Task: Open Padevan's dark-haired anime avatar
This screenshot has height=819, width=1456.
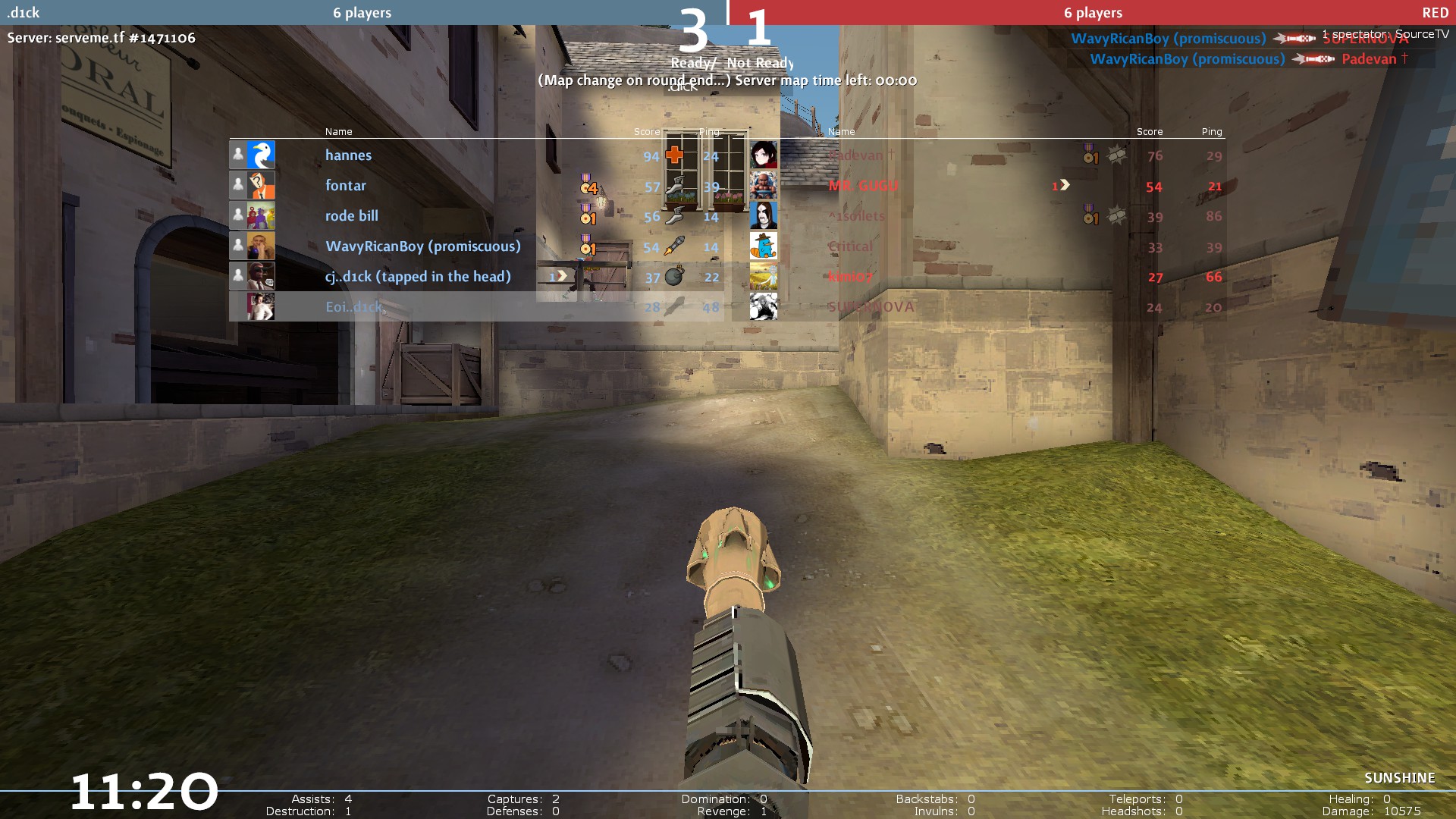Action: pyautogui.click(x=764, y=155)
